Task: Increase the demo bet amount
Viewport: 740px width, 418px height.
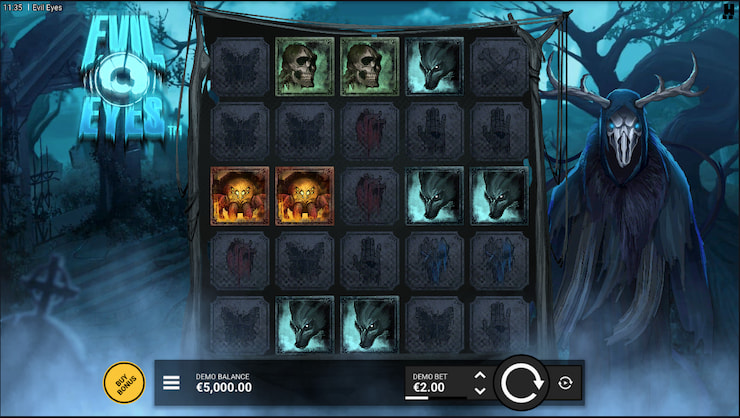Action: click(479, 376)
